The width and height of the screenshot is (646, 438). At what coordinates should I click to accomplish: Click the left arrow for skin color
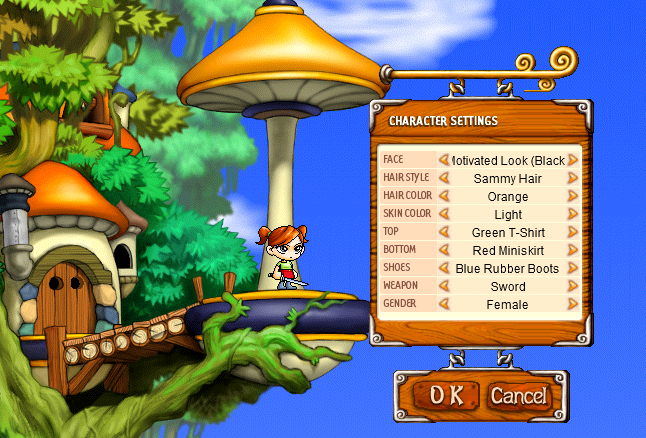pyautogui.click(x=443, y=214)
